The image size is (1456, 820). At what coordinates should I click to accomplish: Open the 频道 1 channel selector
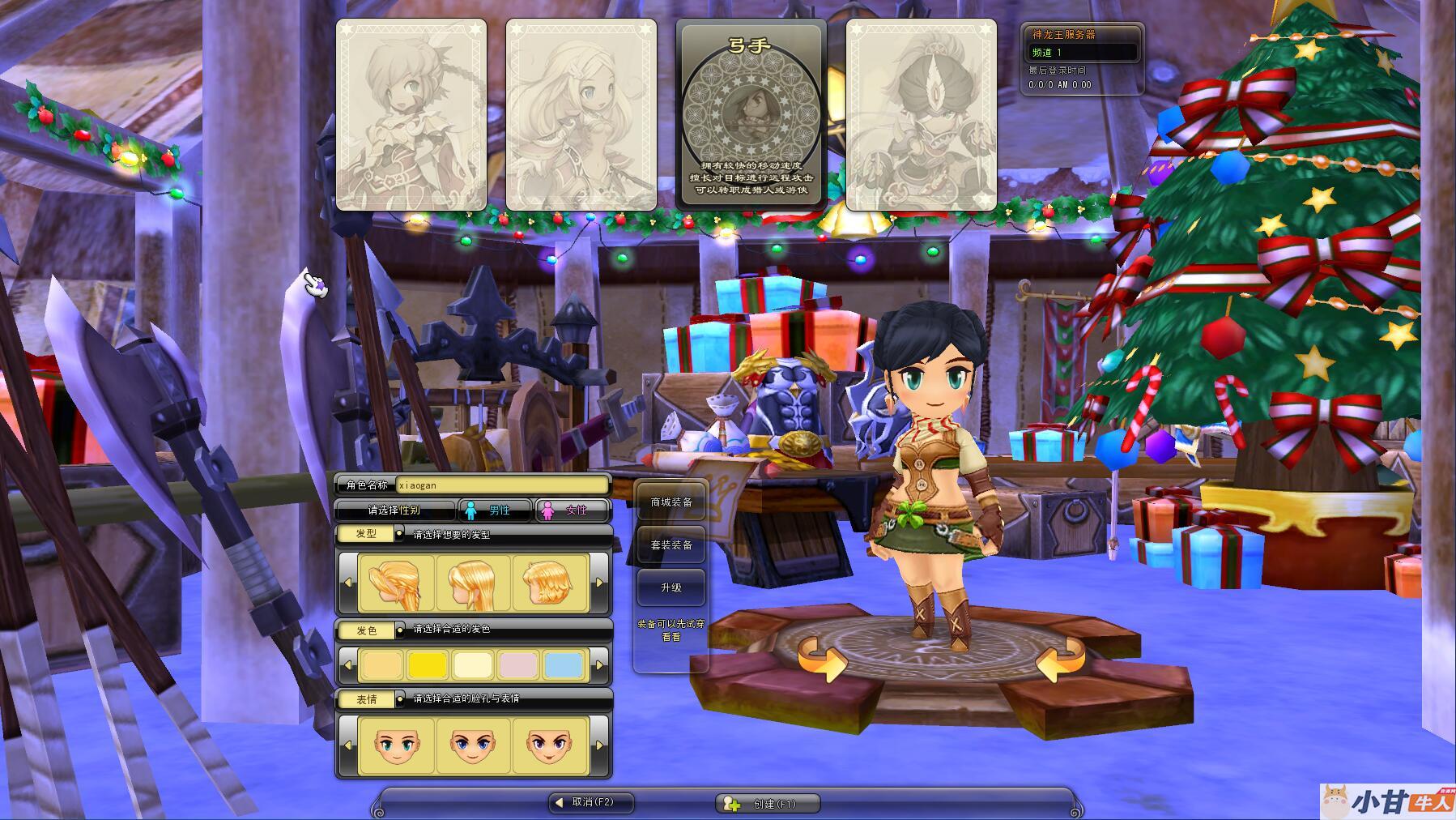(x=1081, y=53)
